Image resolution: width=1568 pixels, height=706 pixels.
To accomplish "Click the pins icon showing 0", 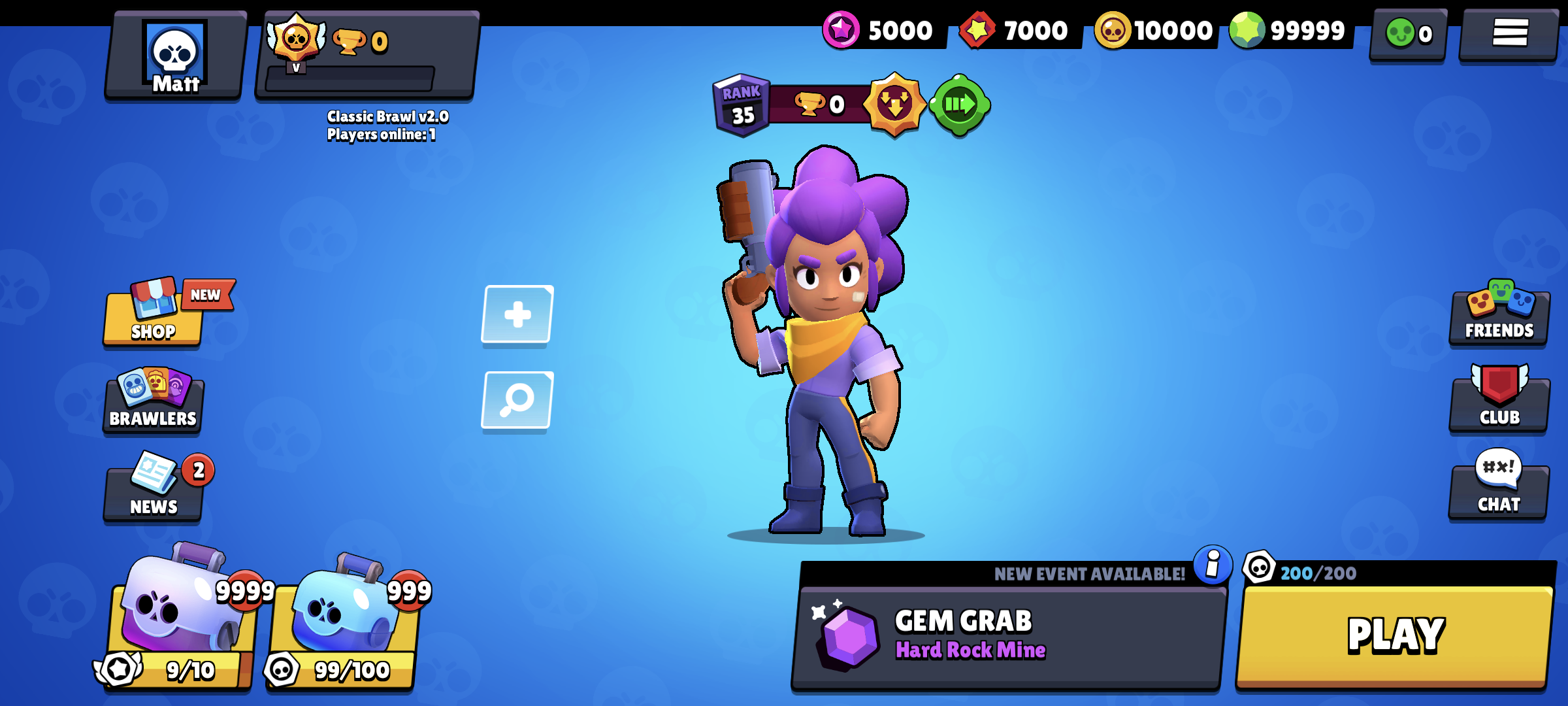I will (1407, 34).
